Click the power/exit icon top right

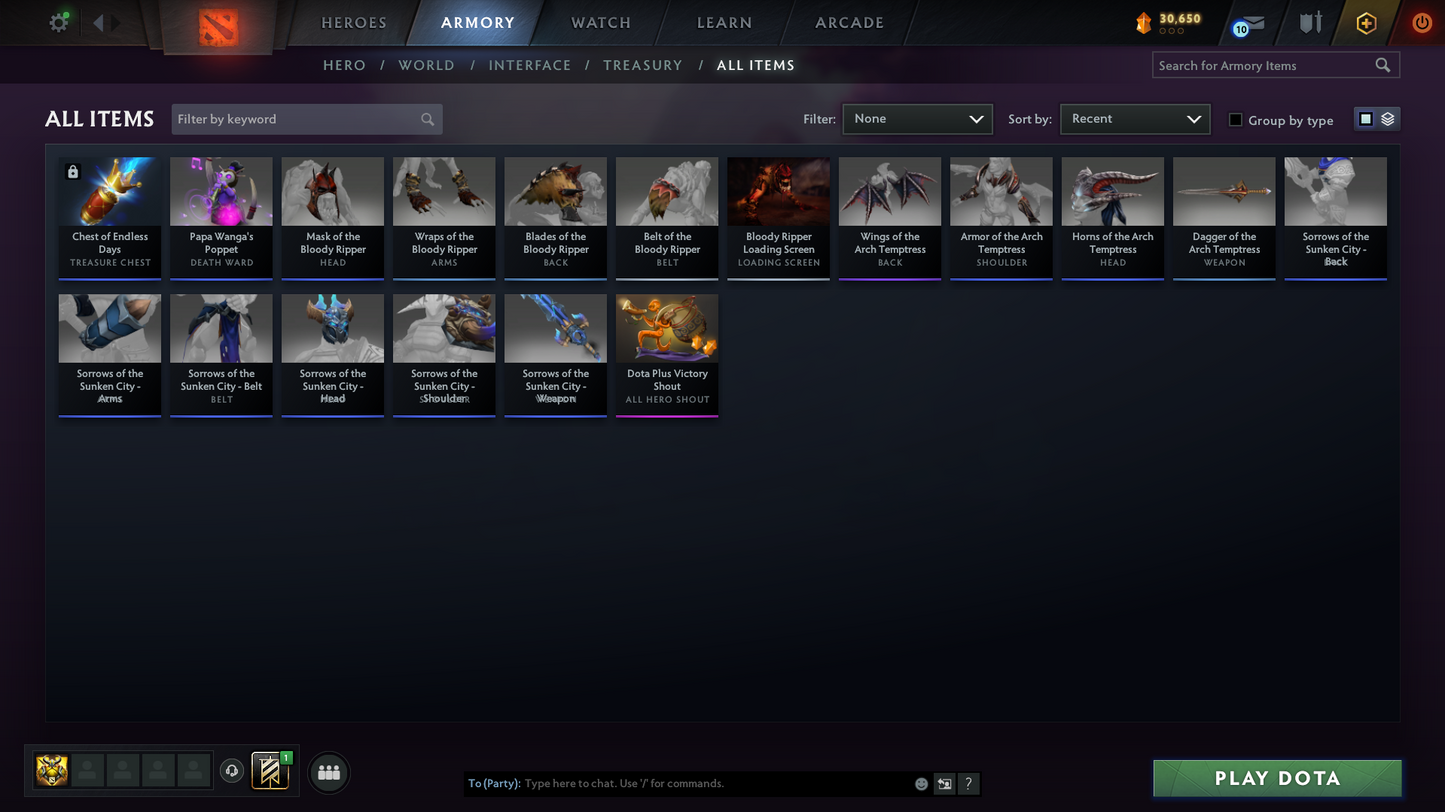click(1422, 23)
